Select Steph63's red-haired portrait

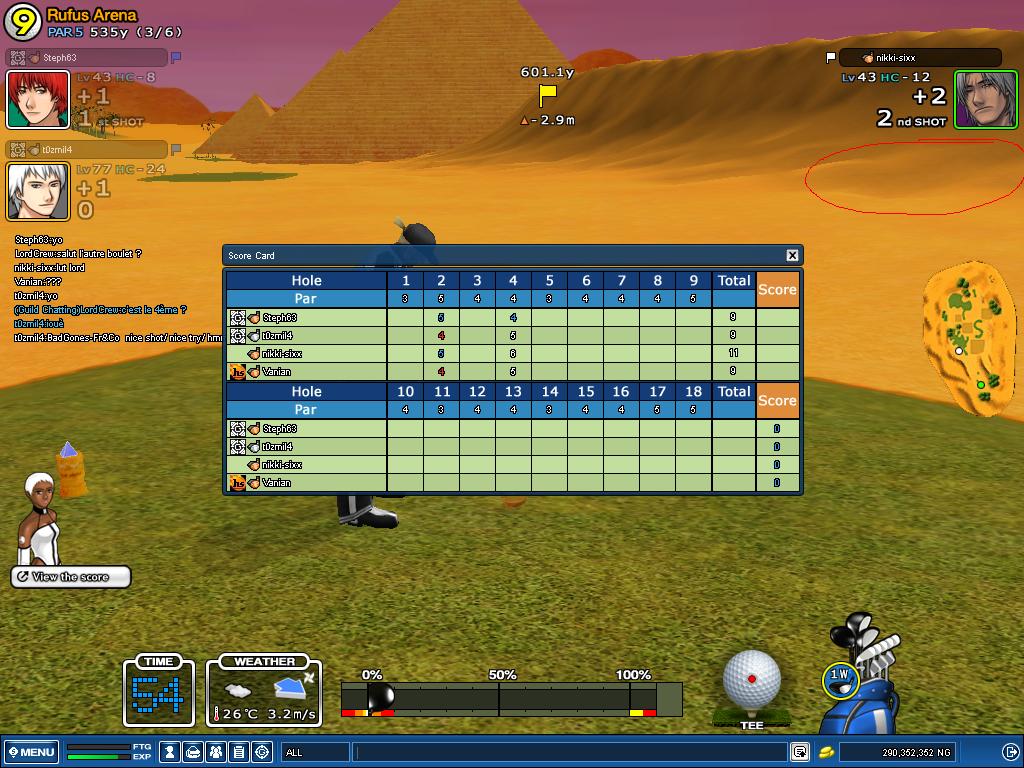38,99
